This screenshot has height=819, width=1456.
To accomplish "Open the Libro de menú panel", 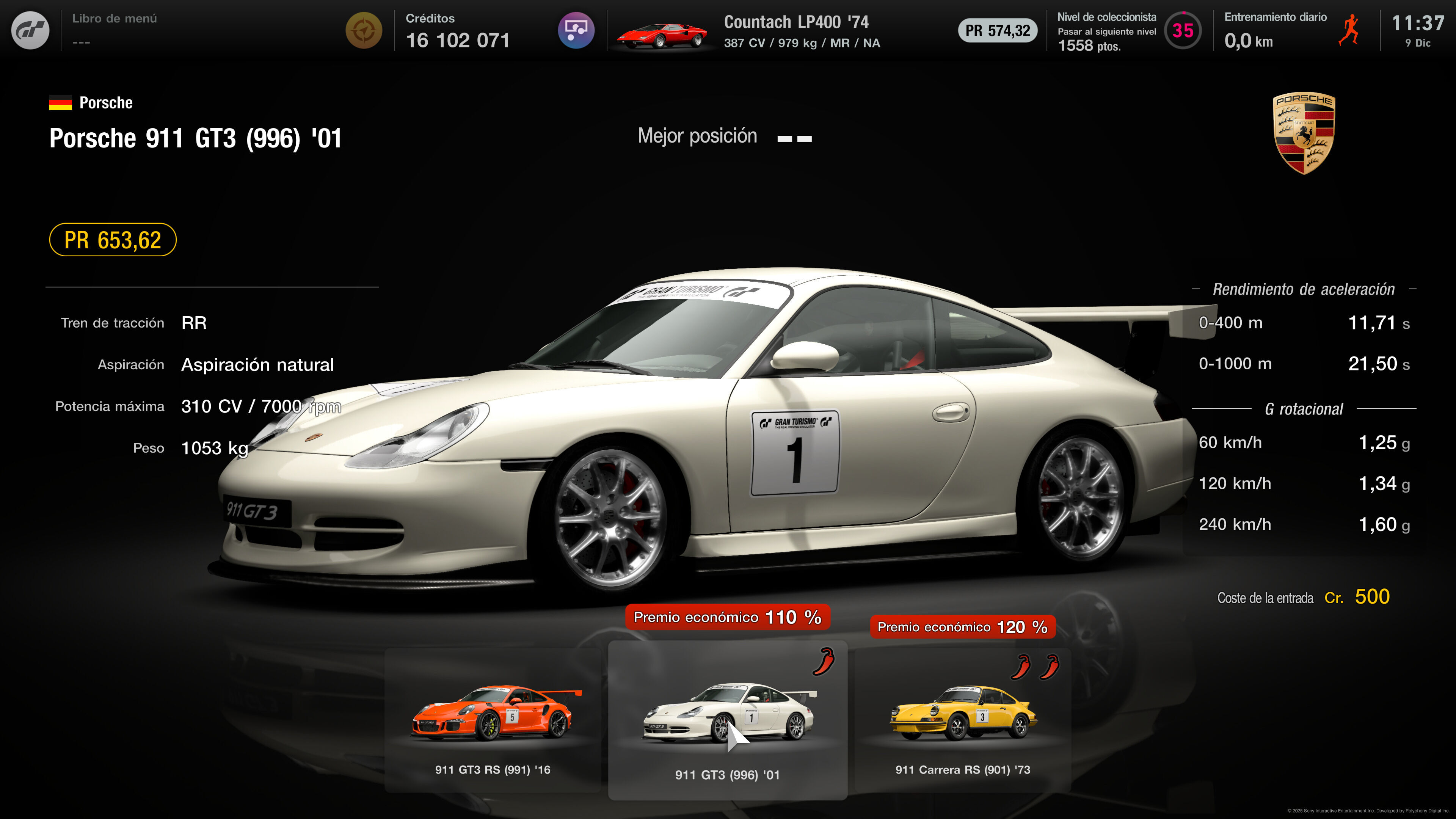I will [114, 30].
